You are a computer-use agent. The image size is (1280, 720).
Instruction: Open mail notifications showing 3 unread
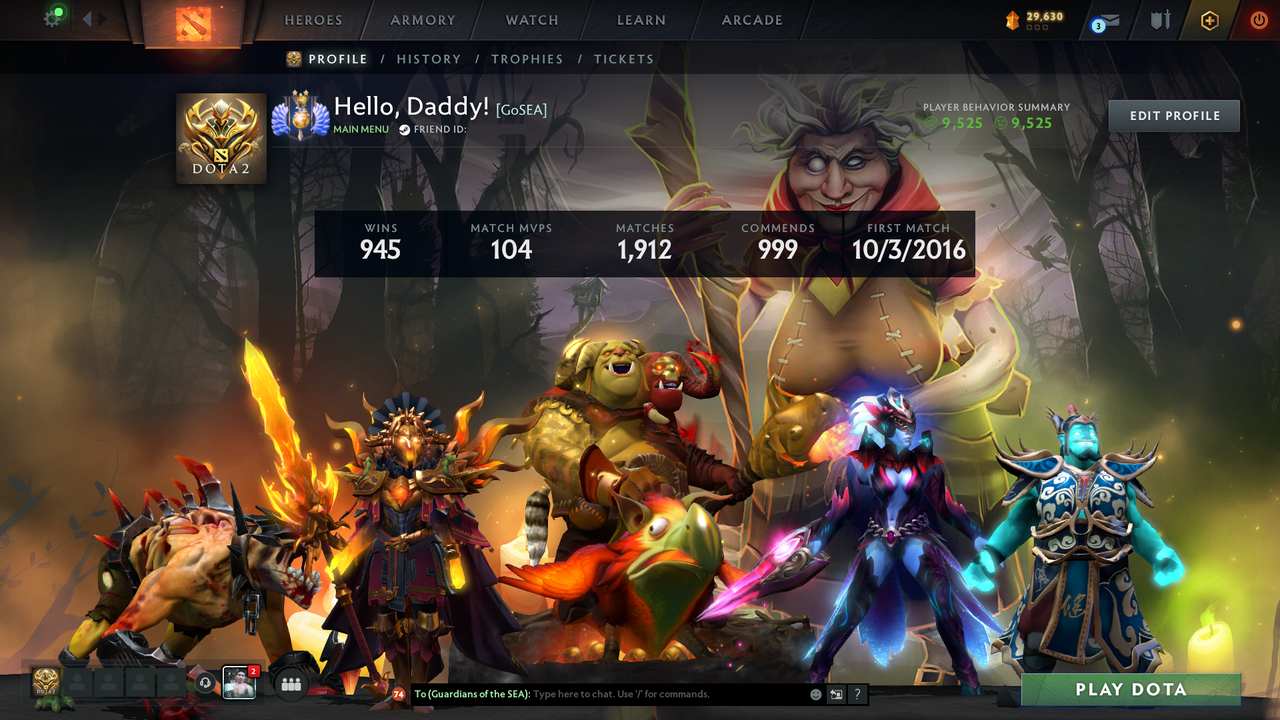coord(1103,21)
